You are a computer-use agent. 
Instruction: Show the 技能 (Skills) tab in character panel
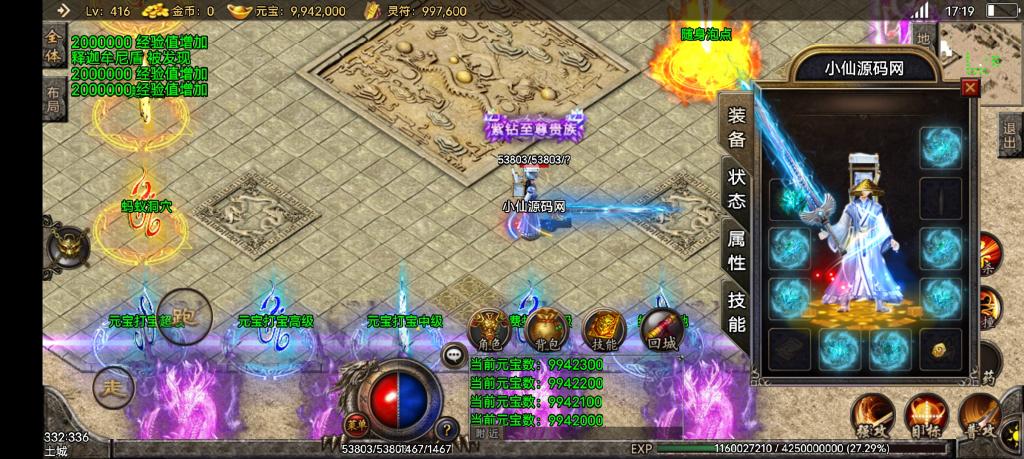[737, 311]
